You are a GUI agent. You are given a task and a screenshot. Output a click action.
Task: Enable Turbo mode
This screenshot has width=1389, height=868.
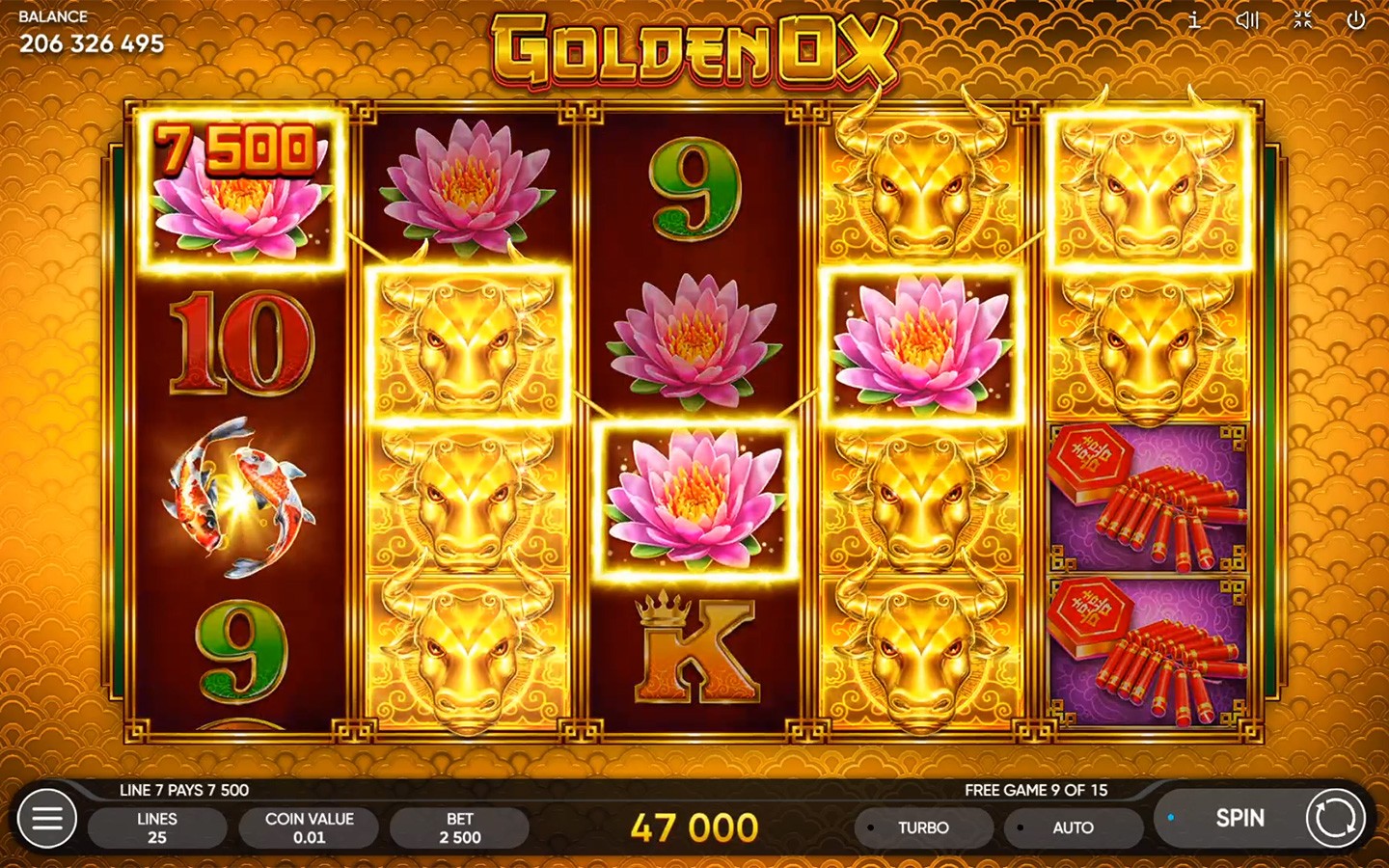point(922,827)
